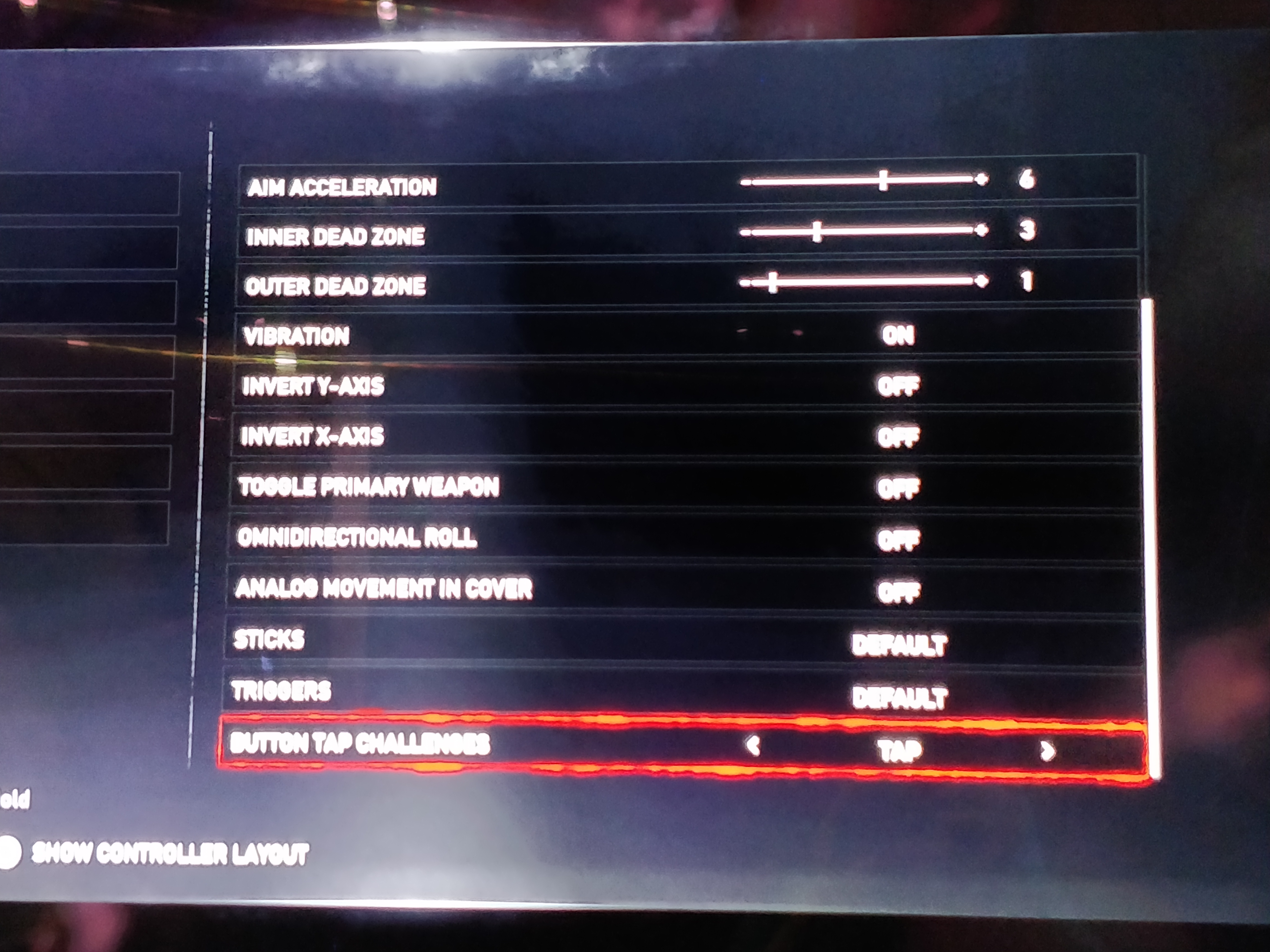Image resolution: width=1270 pixels, height=952 pixels.
Task: Adjust the Aim Acceleration slider
Action: [883, 180]
